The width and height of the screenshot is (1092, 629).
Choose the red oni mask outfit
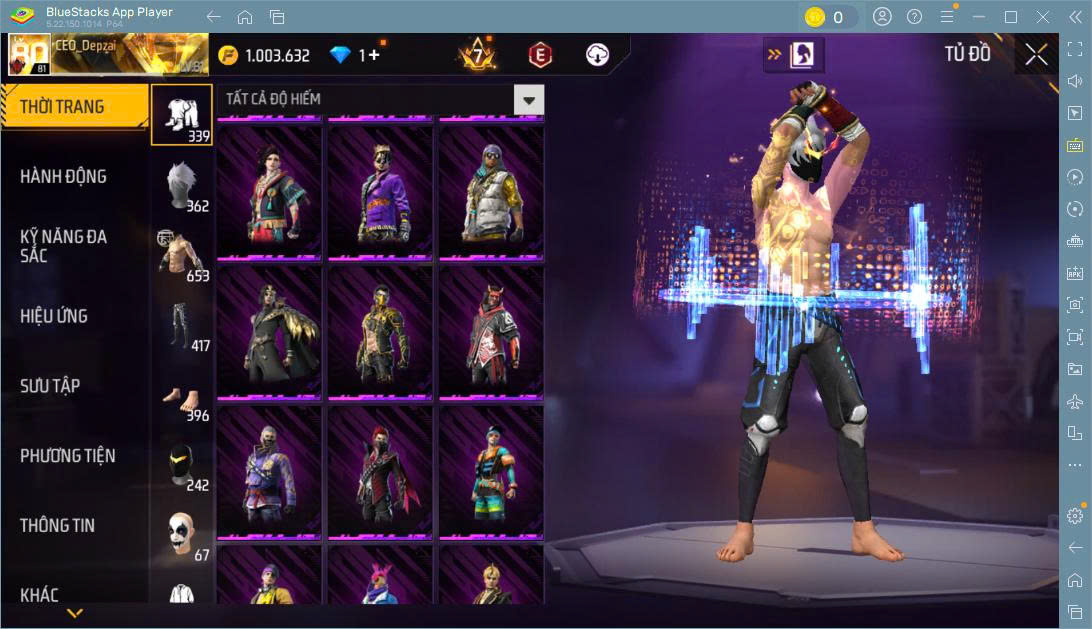(x=491, y=333)
